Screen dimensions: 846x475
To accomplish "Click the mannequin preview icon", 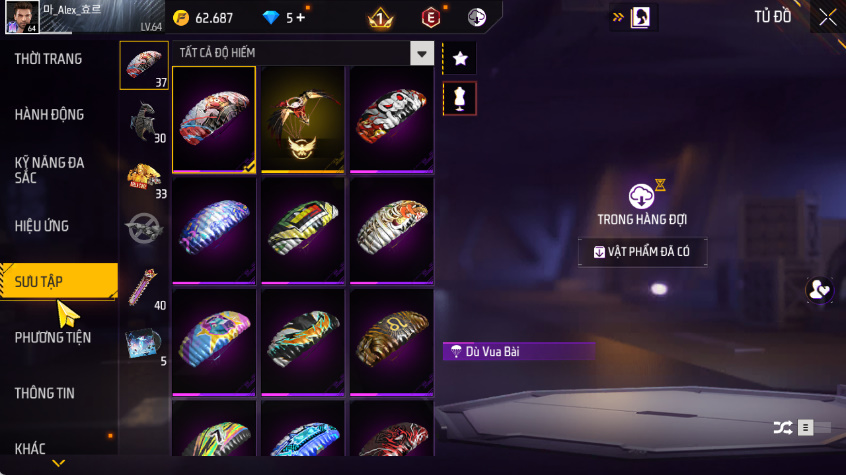I will click(460, 98).
